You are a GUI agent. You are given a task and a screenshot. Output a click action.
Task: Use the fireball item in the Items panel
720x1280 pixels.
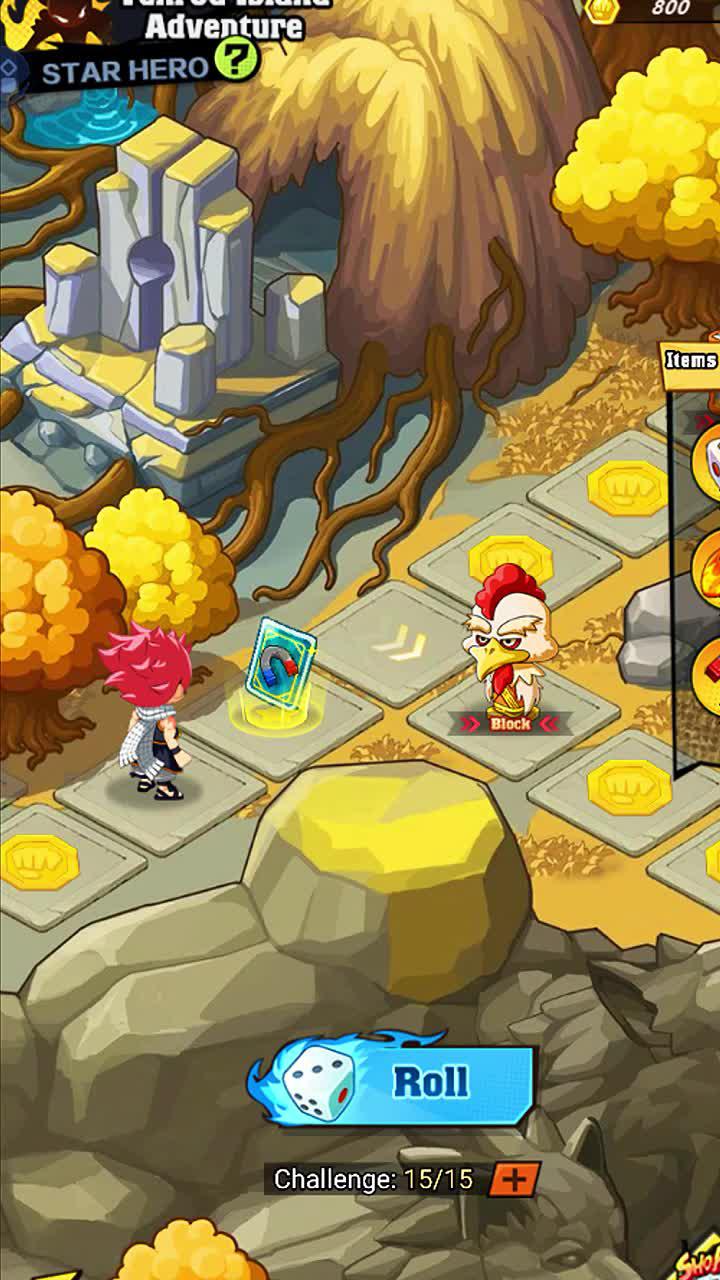pos(706,567)
